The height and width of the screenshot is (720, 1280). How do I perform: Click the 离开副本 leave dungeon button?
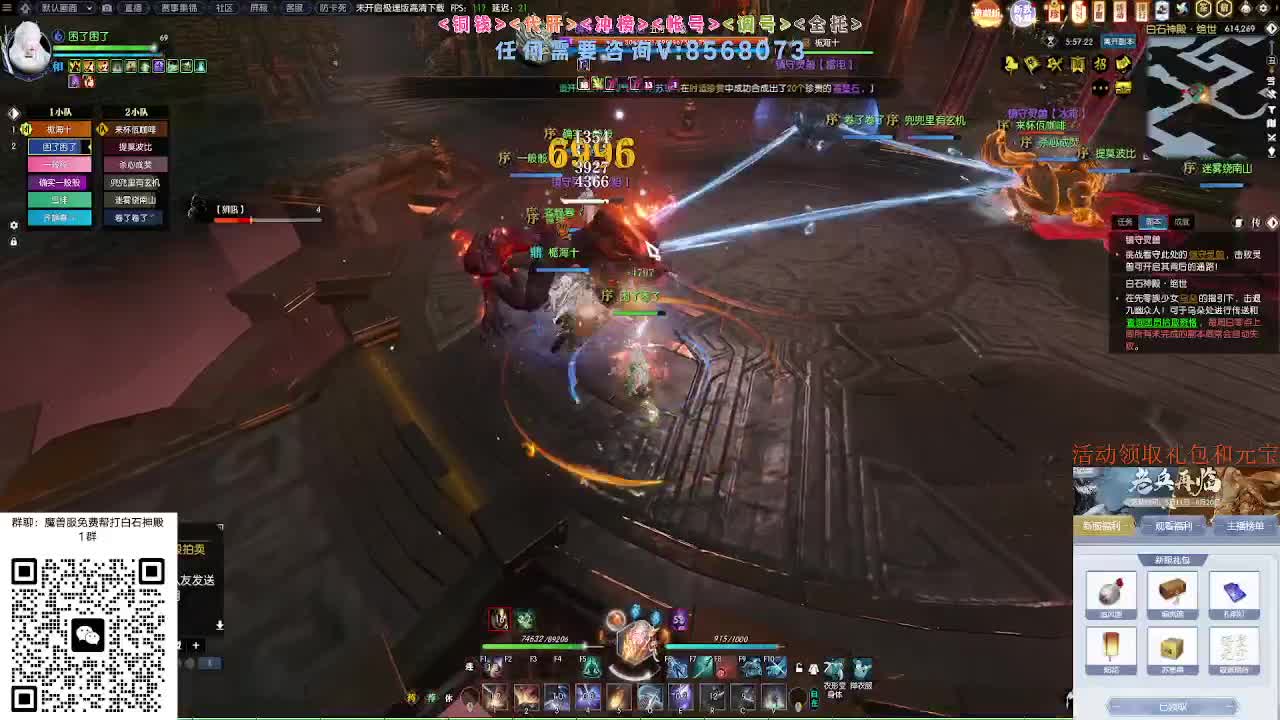pyautogui.click(x=1118, y=42)
